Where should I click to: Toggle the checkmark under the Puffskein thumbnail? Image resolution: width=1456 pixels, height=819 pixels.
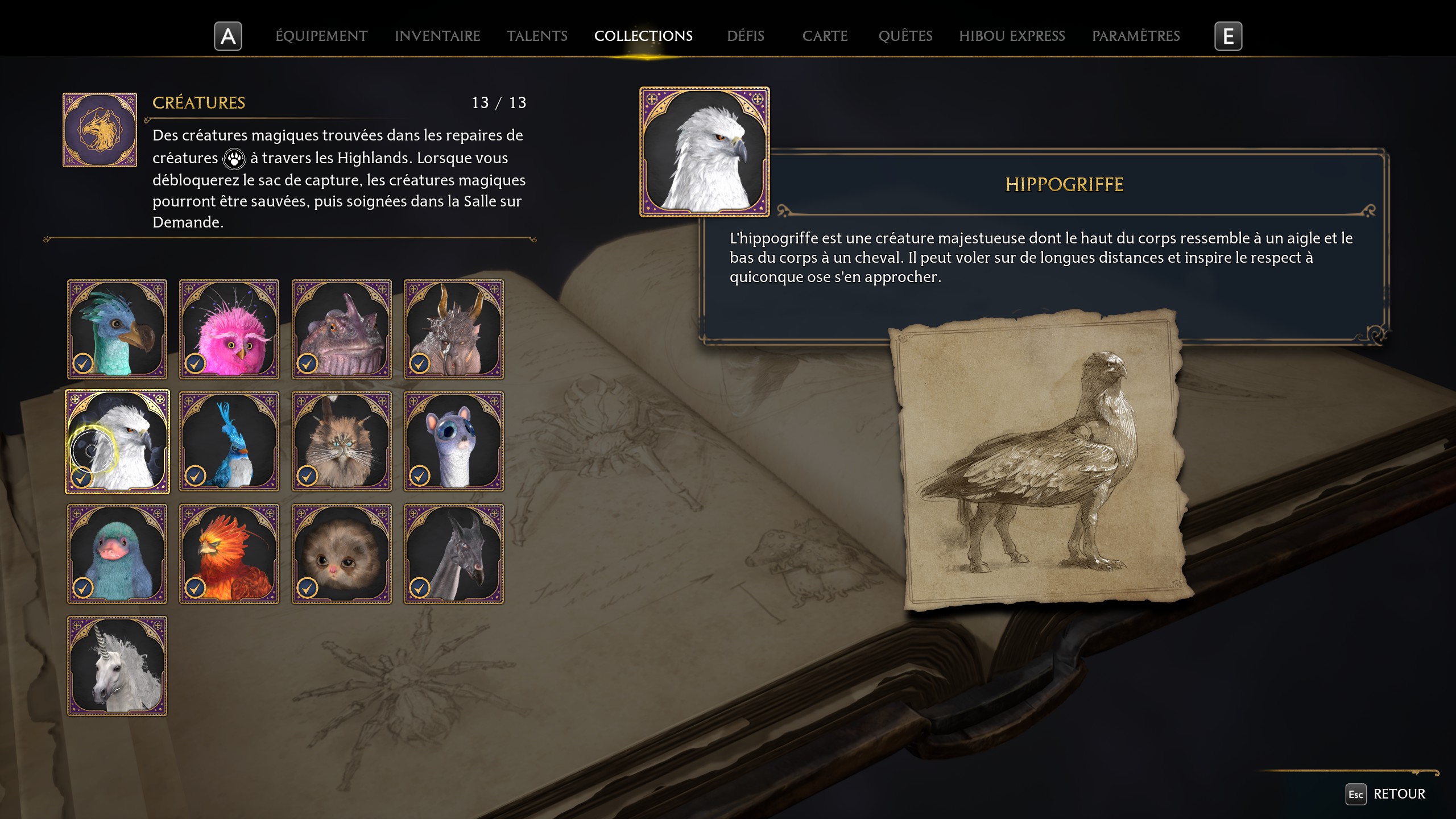coord(309,587)
